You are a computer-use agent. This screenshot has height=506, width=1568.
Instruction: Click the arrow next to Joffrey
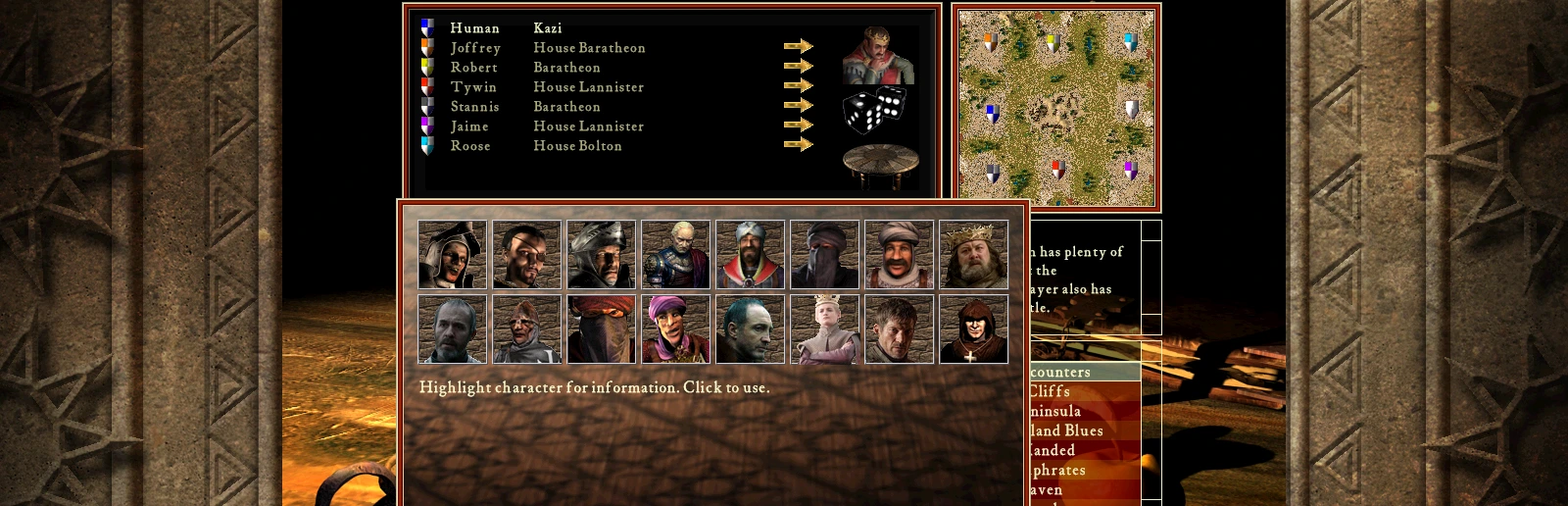(x=798, y=47)
